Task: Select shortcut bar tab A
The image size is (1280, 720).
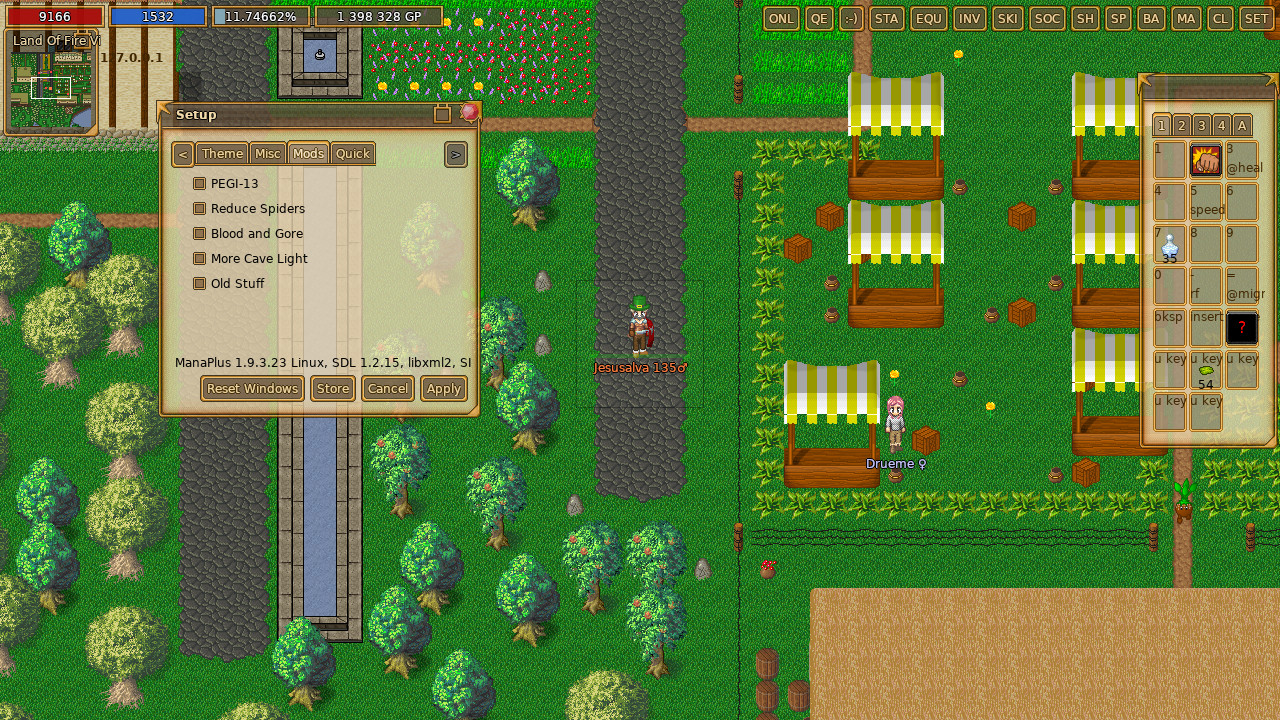Action: click(1240, 125)
